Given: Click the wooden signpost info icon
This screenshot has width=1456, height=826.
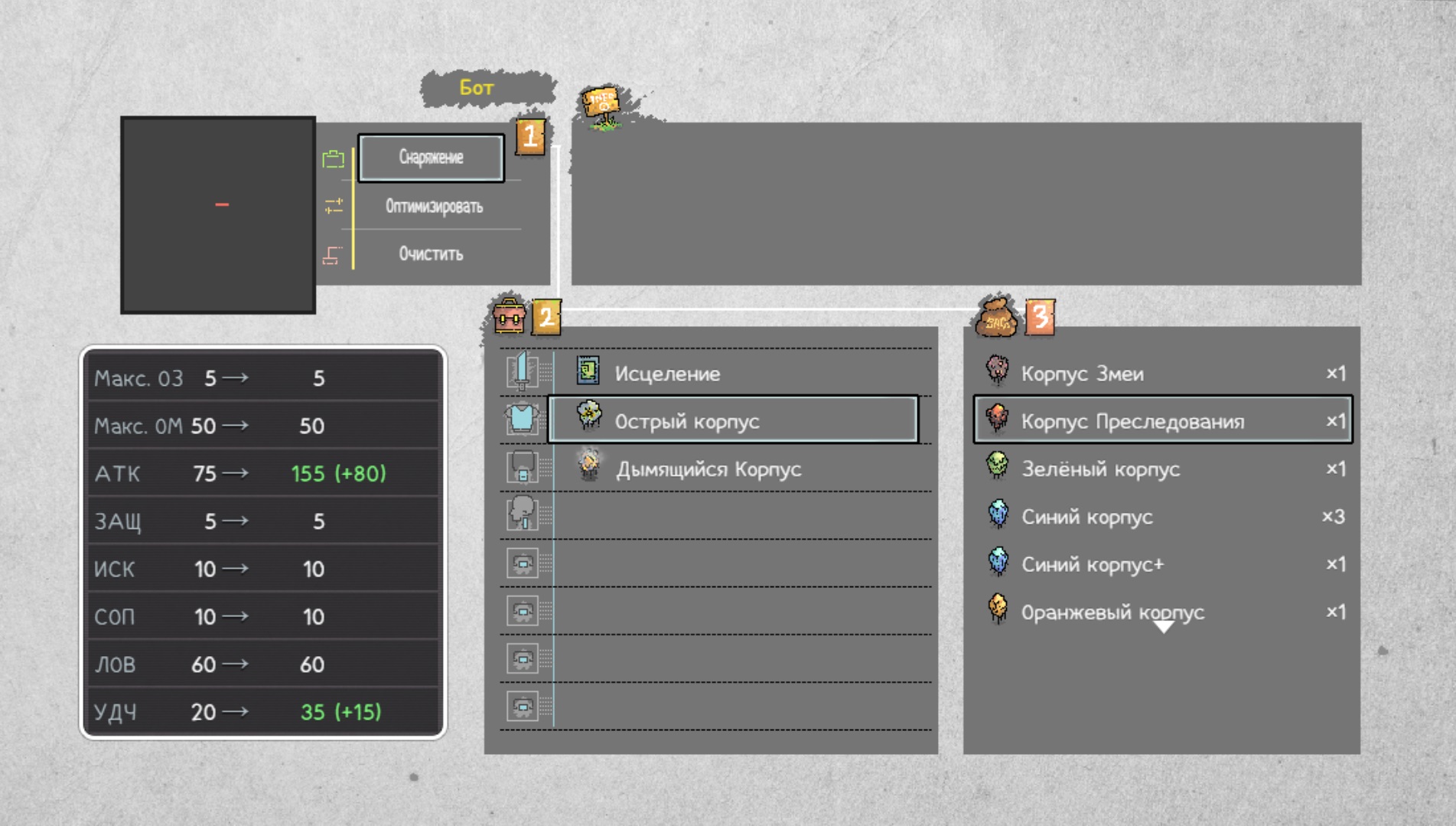Looking at the screenshot, I should [x=603, y=106].
